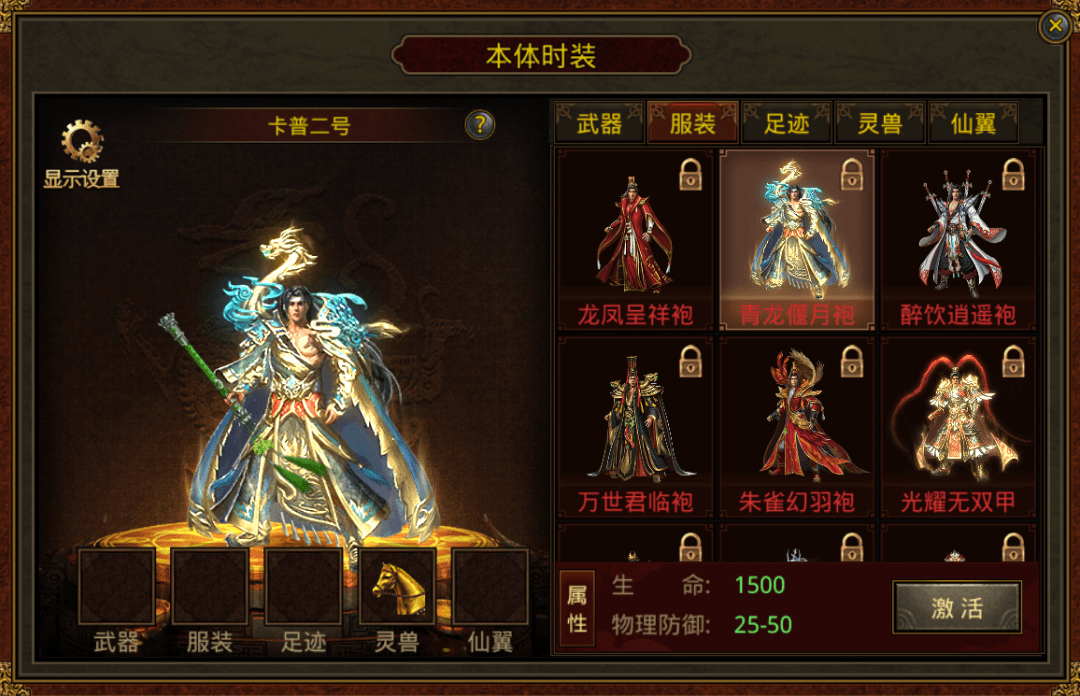Select the 服装 tab

click(692, 124)
